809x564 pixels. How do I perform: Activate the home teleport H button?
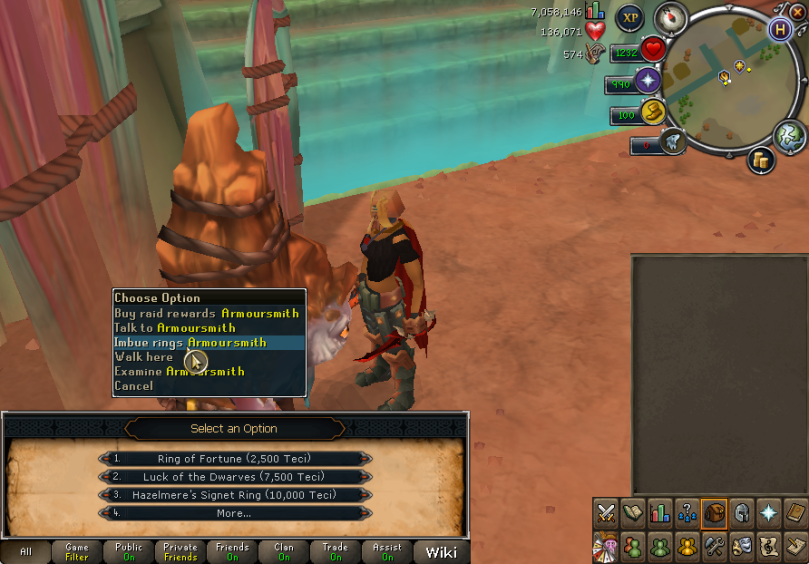(x=780, y=28)
